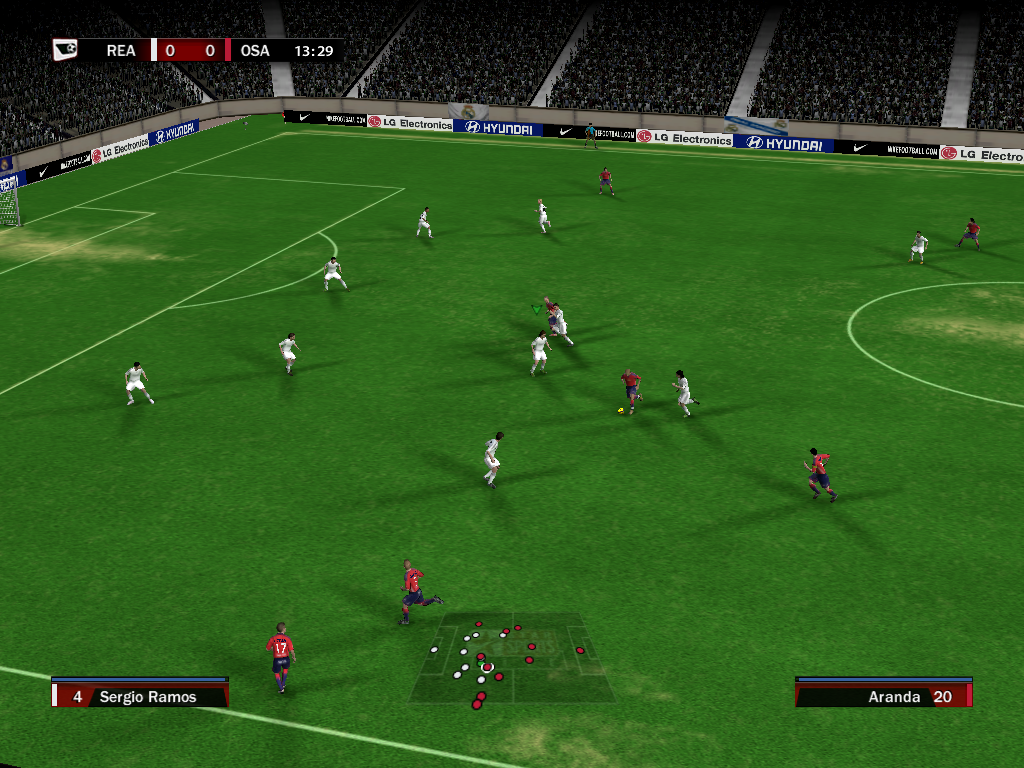The width and height of the screenshot is (1024, 768).
Task: Select the Sergio Ramos player name panel
Action: [141, 696]
